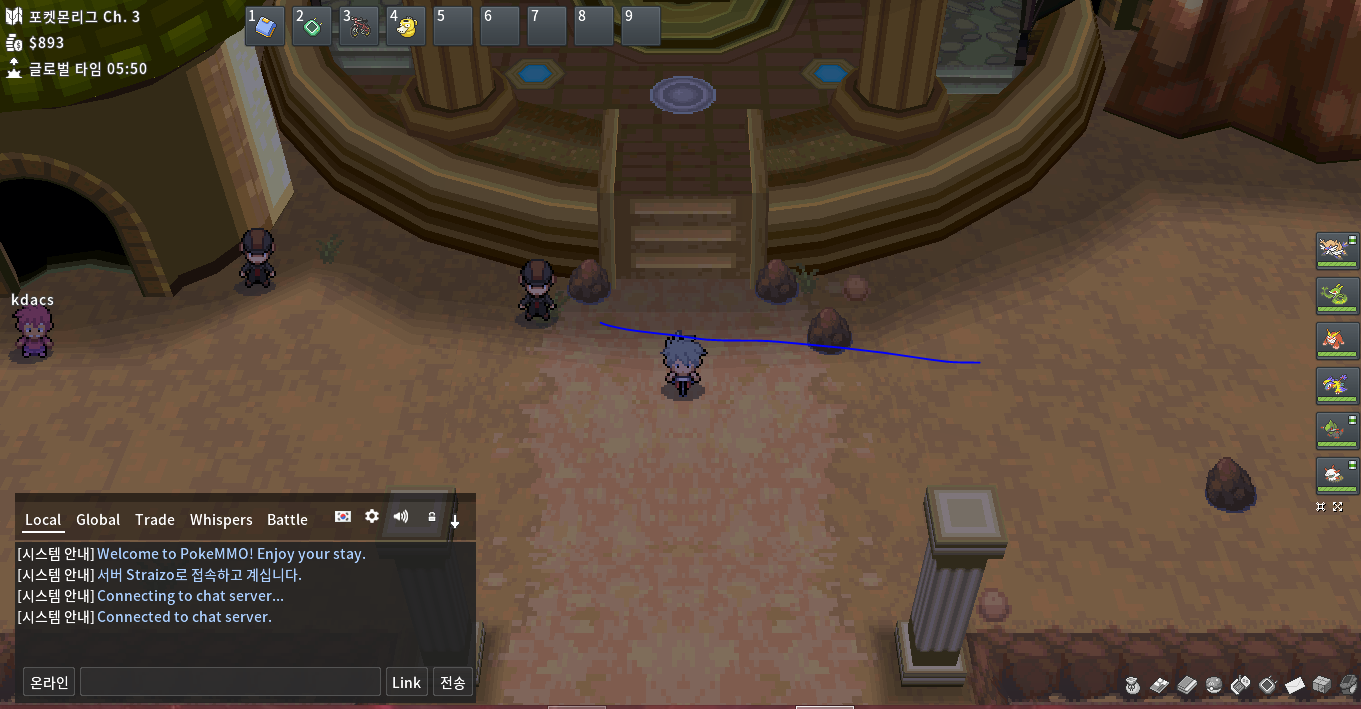Click the Korean flag language selector
Image resolution: width=1361 pixels, height=709 pixels.
click(x=343, y=517)
